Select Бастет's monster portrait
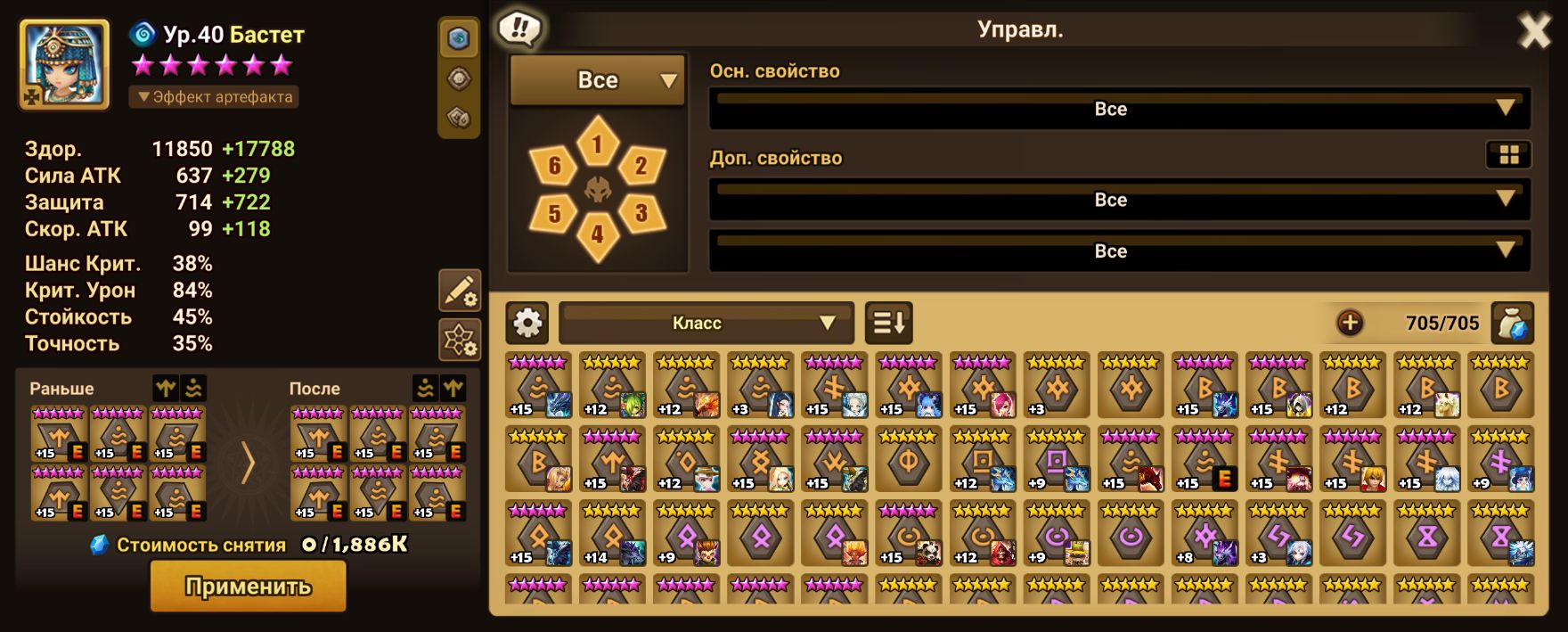This screenshot has height=632, width=1568. pyautogui.click(x=64, y=64)
